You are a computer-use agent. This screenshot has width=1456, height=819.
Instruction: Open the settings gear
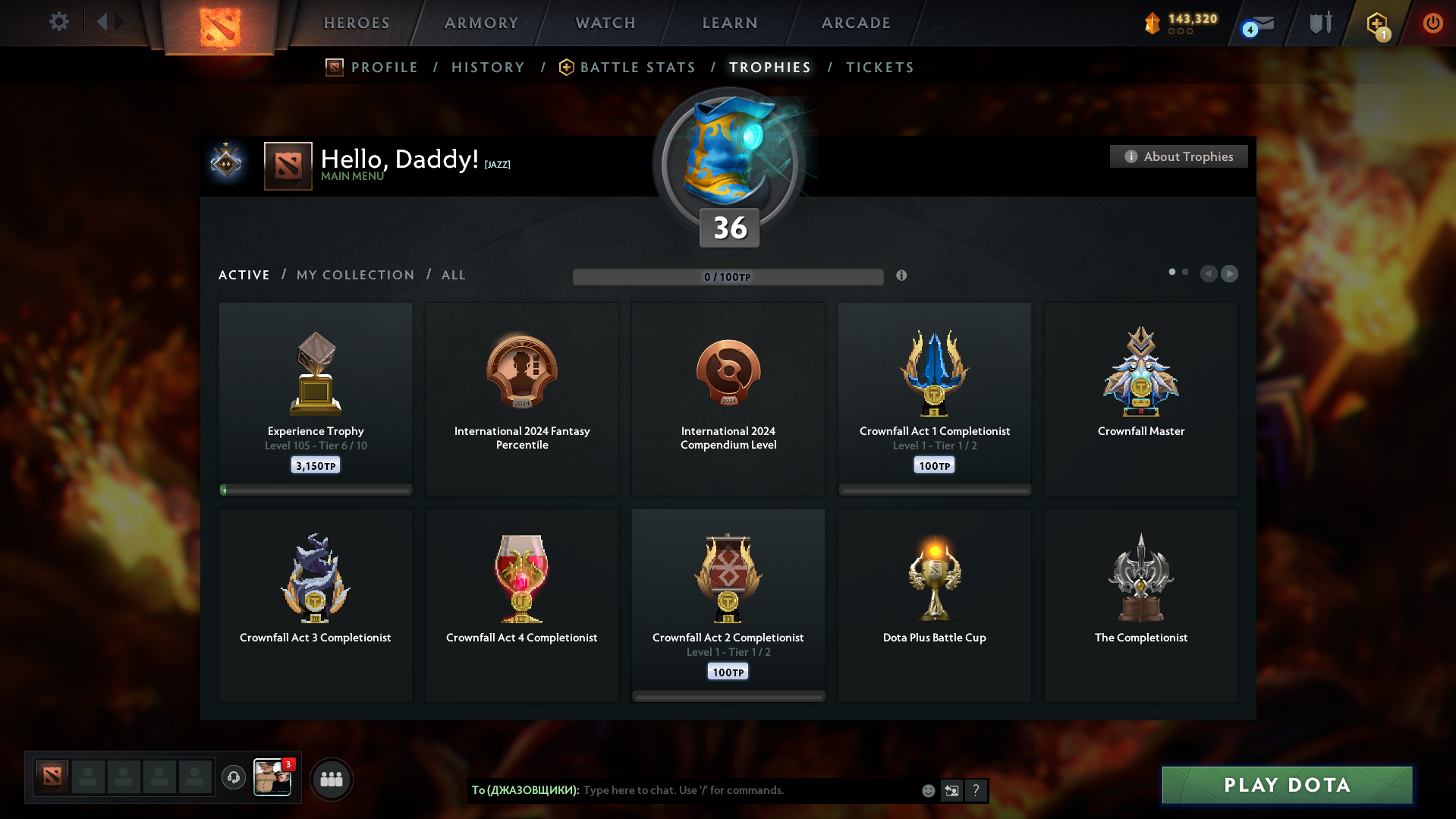click(58, 22)
